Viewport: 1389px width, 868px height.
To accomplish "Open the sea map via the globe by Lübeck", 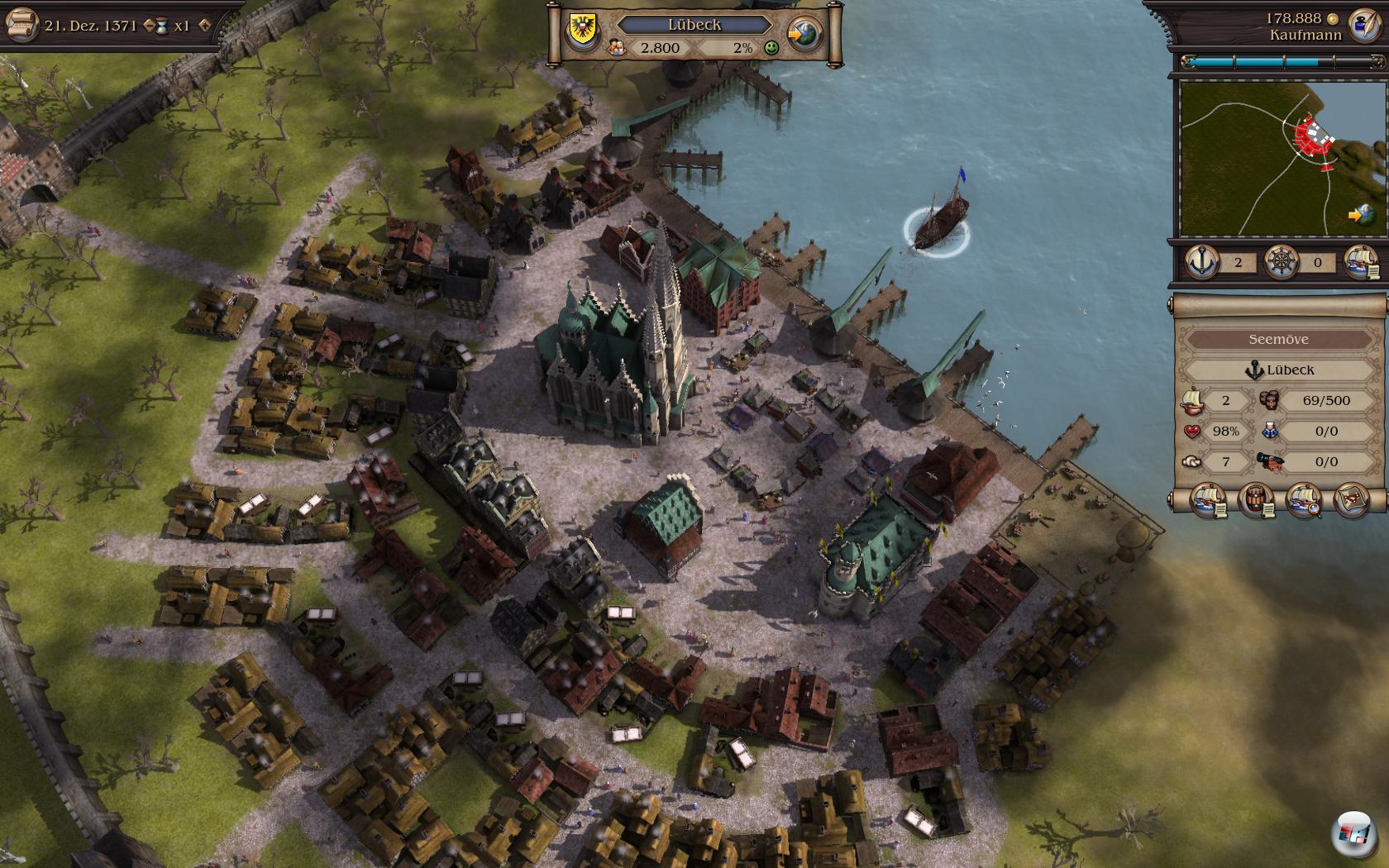I will pyautogui.click(x=804, y=35).
